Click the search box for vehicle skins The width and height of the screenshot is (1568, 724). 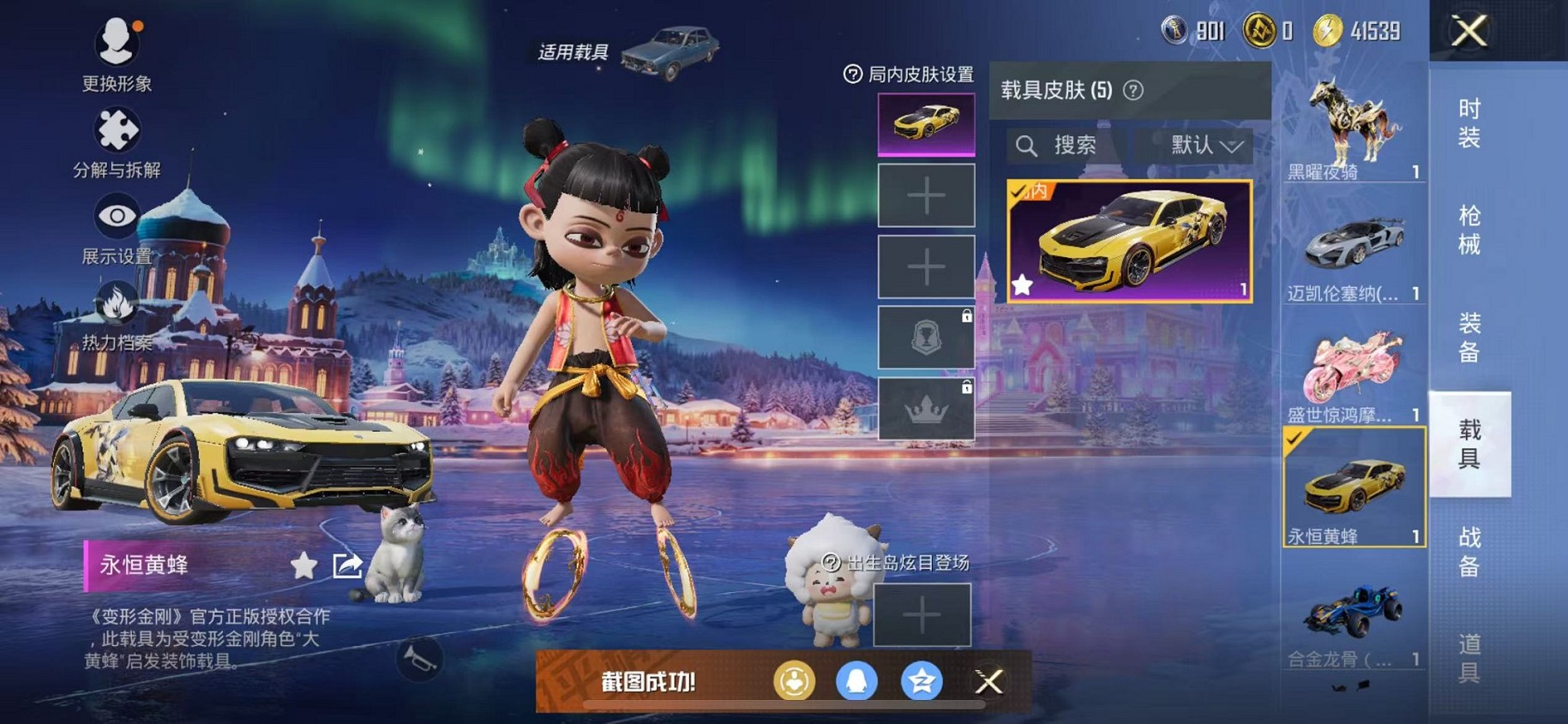click(1068, 146)
